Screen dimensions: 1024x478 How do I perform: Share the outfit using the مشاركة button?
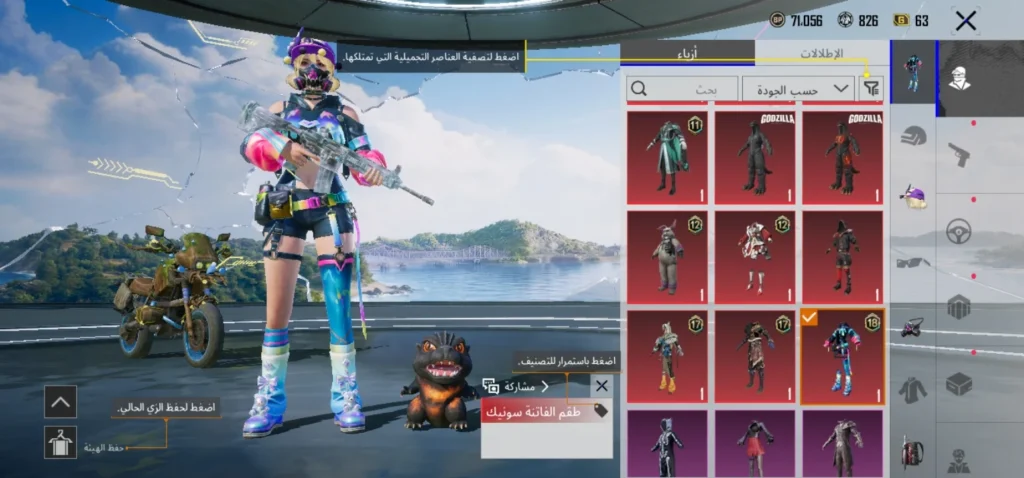(x=517, y=386)
